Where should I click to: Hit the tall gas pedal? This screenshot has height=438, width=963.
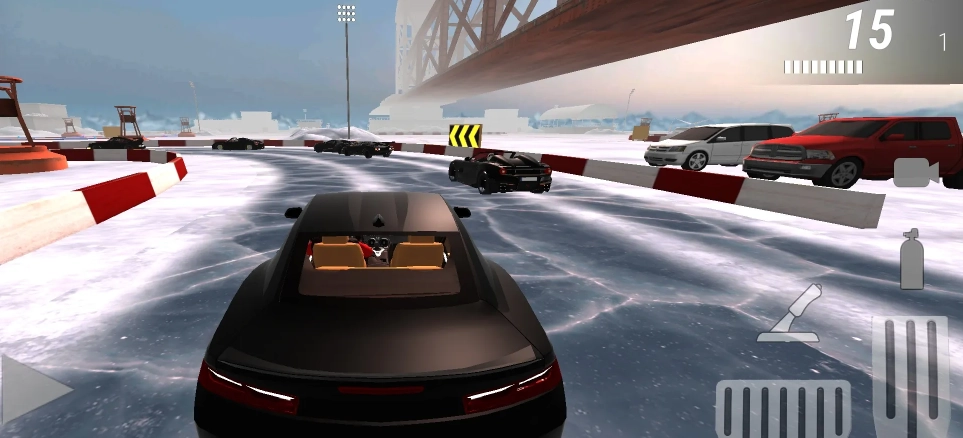click(909, 376)
